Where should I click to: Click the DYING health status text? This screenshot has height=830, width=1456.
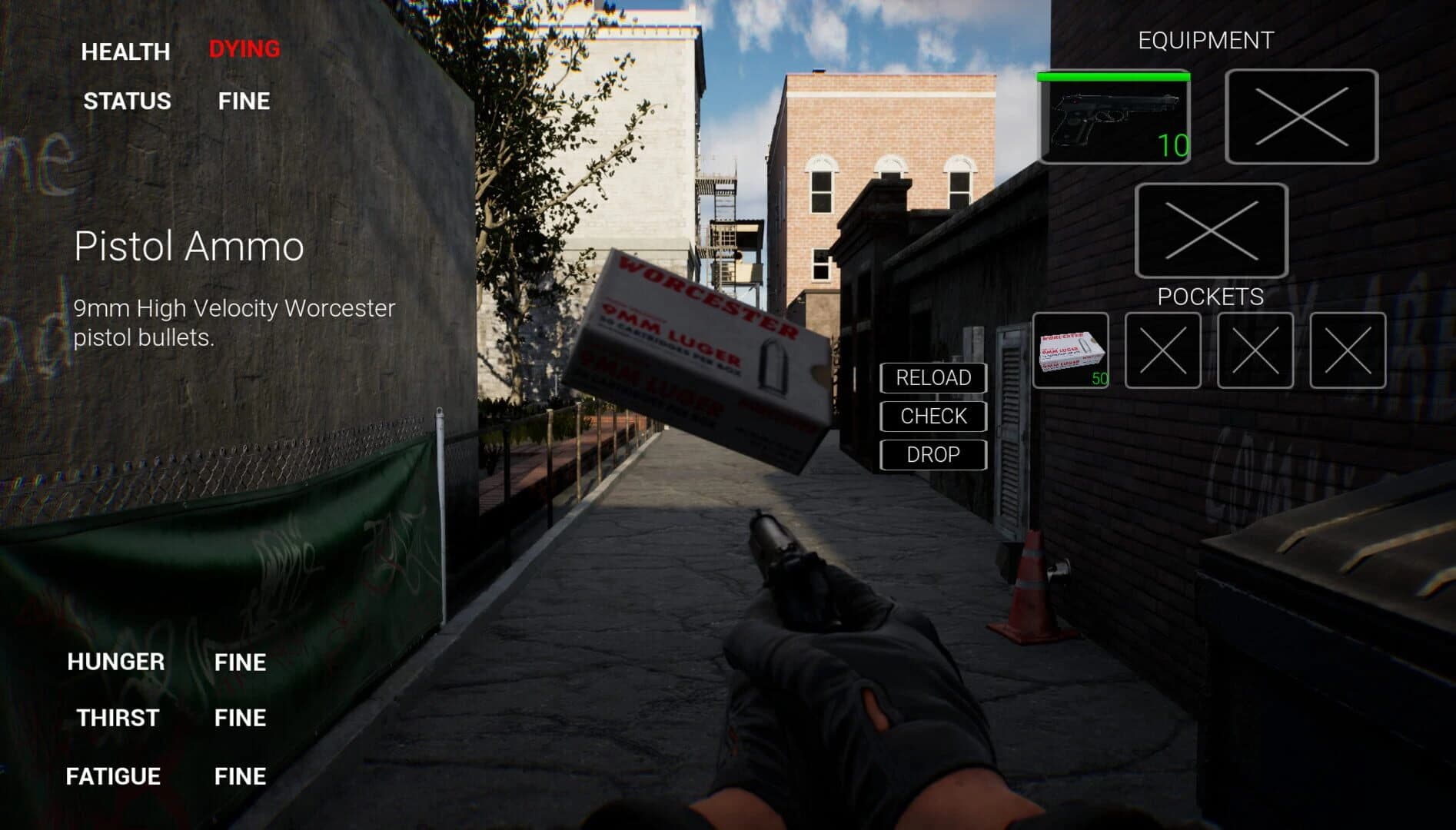[244, 50]
